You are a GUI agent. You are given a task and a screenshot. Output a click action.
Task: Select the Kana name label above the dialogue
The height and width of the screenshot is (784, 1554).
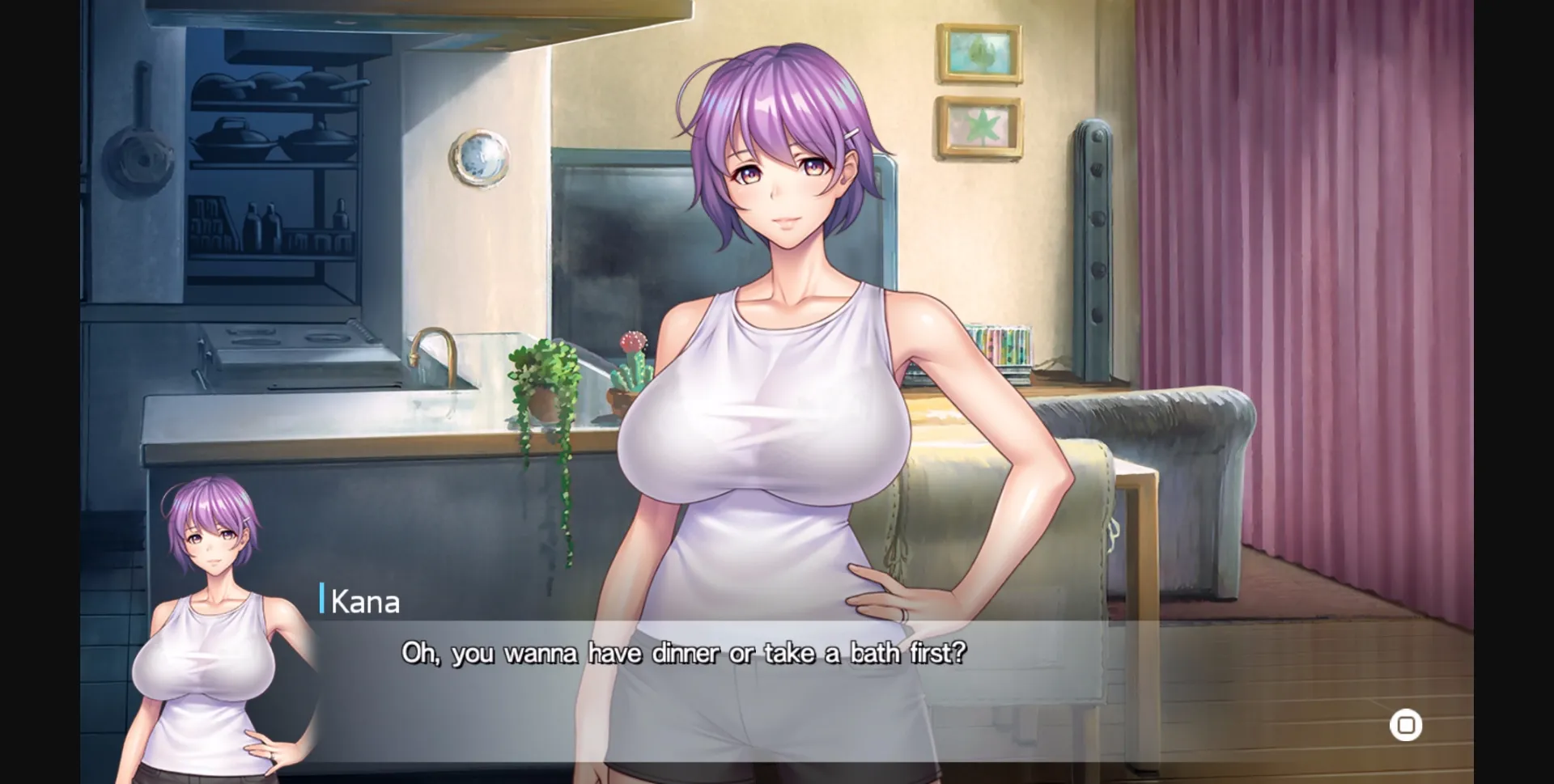click(366, 601)
